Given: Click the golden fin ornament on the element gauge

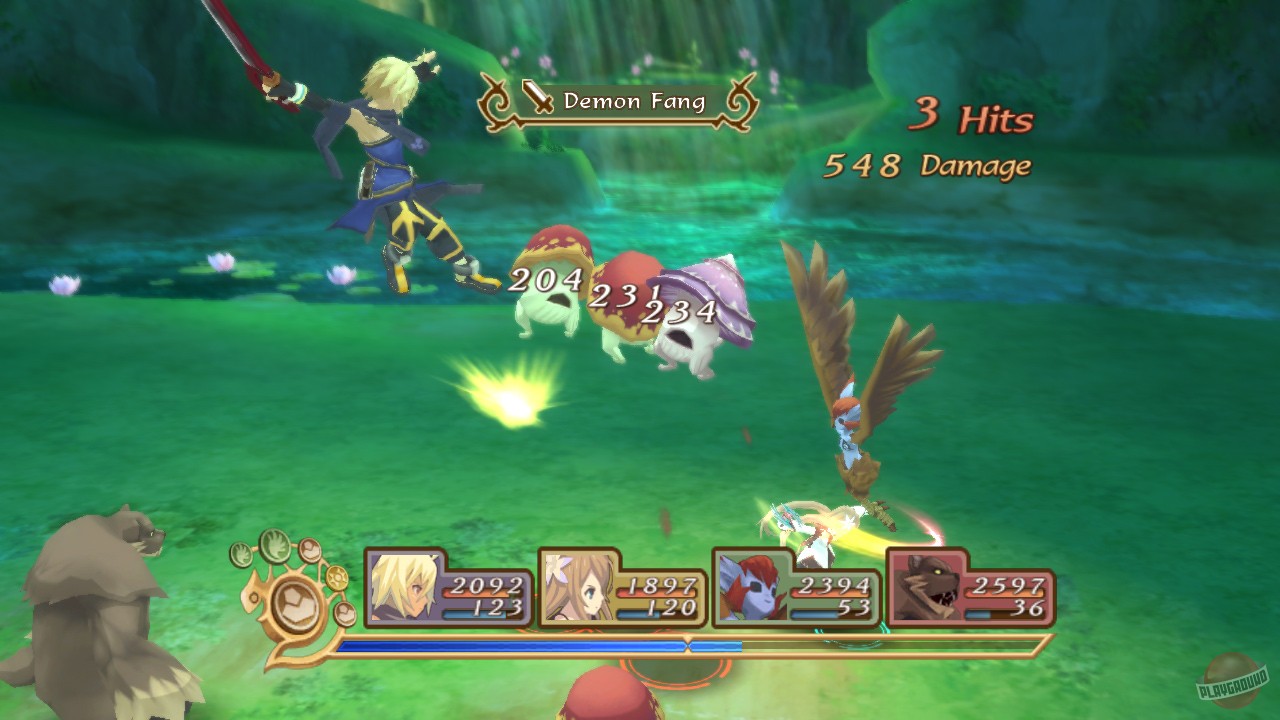Looking at the screenshot, I should [x=251, y=597].
